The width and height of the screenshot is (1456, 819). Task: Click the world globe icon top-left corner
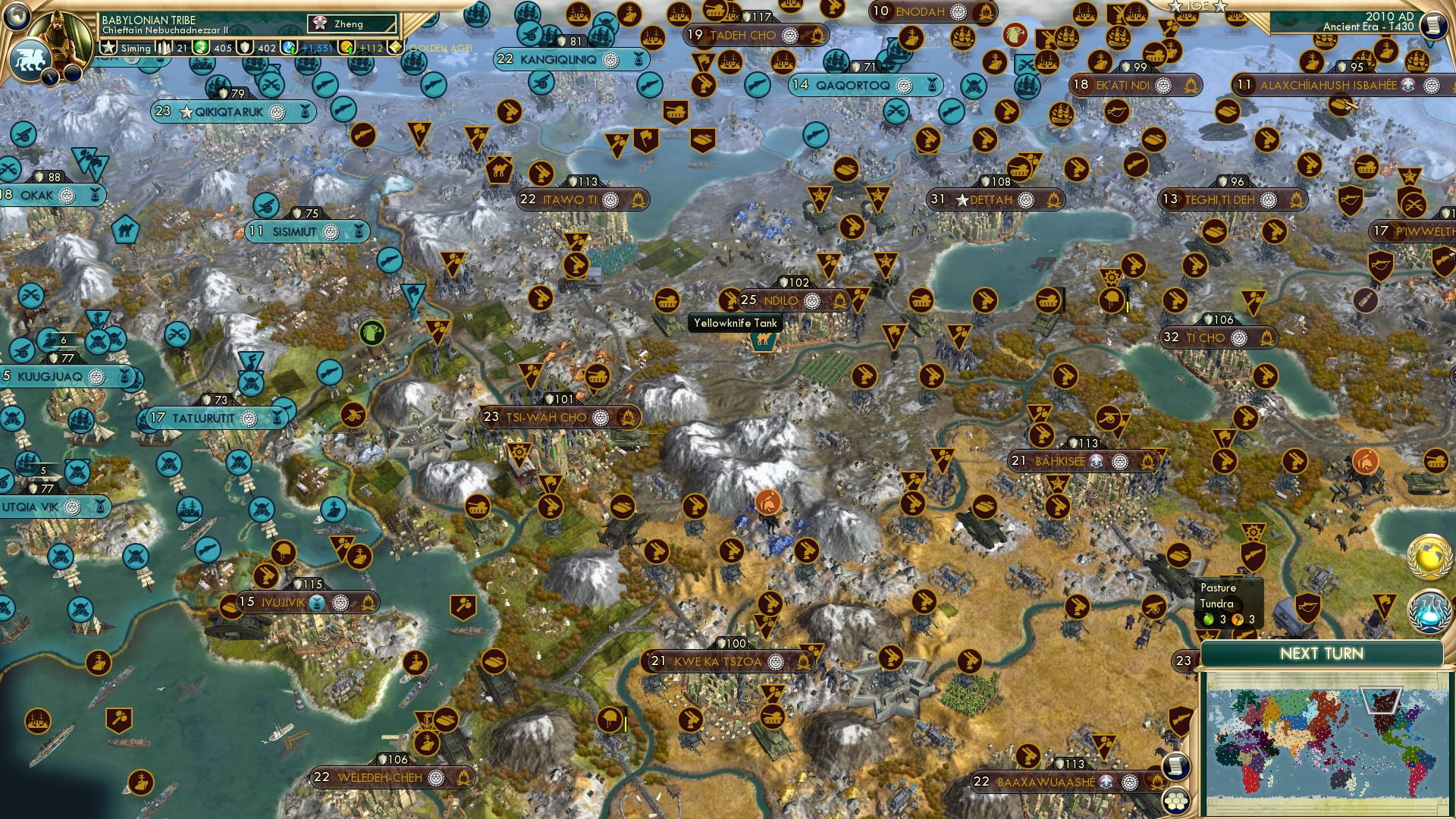17,17
